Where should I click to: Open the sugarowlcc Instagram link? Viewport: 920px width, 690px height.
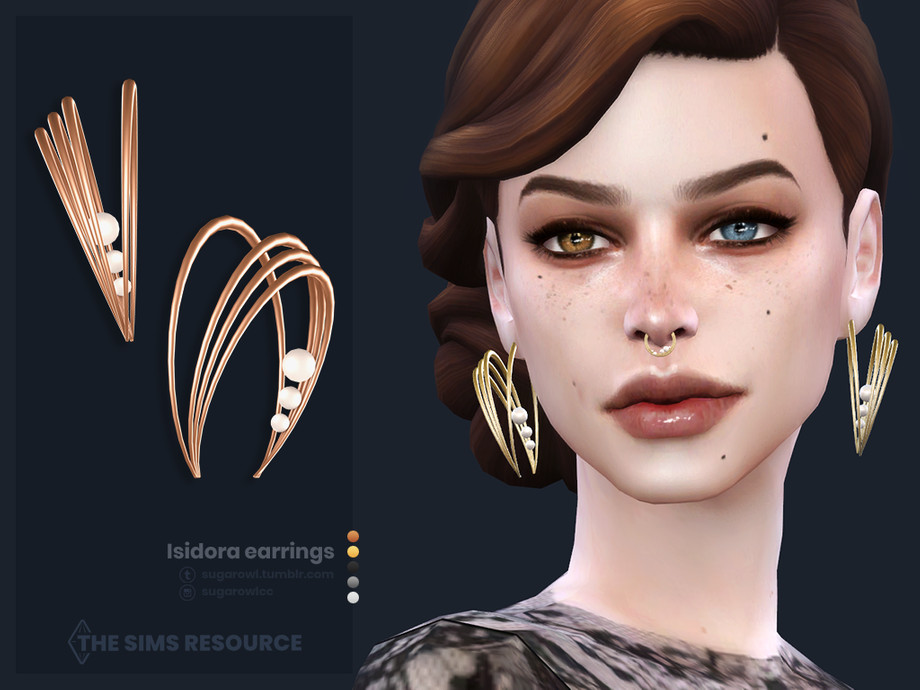[x=235, y=592]
